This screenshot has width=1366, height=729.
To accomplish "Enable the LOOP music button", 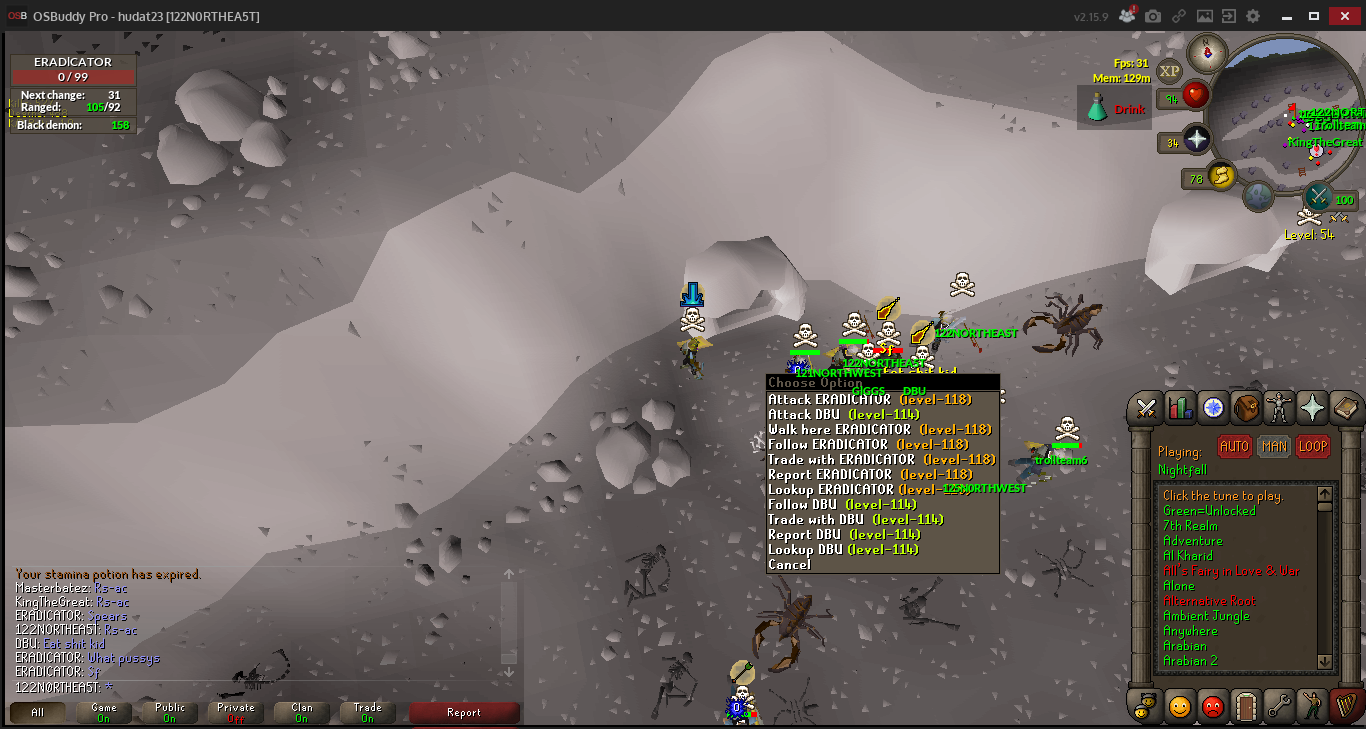I will (1312, 447).
